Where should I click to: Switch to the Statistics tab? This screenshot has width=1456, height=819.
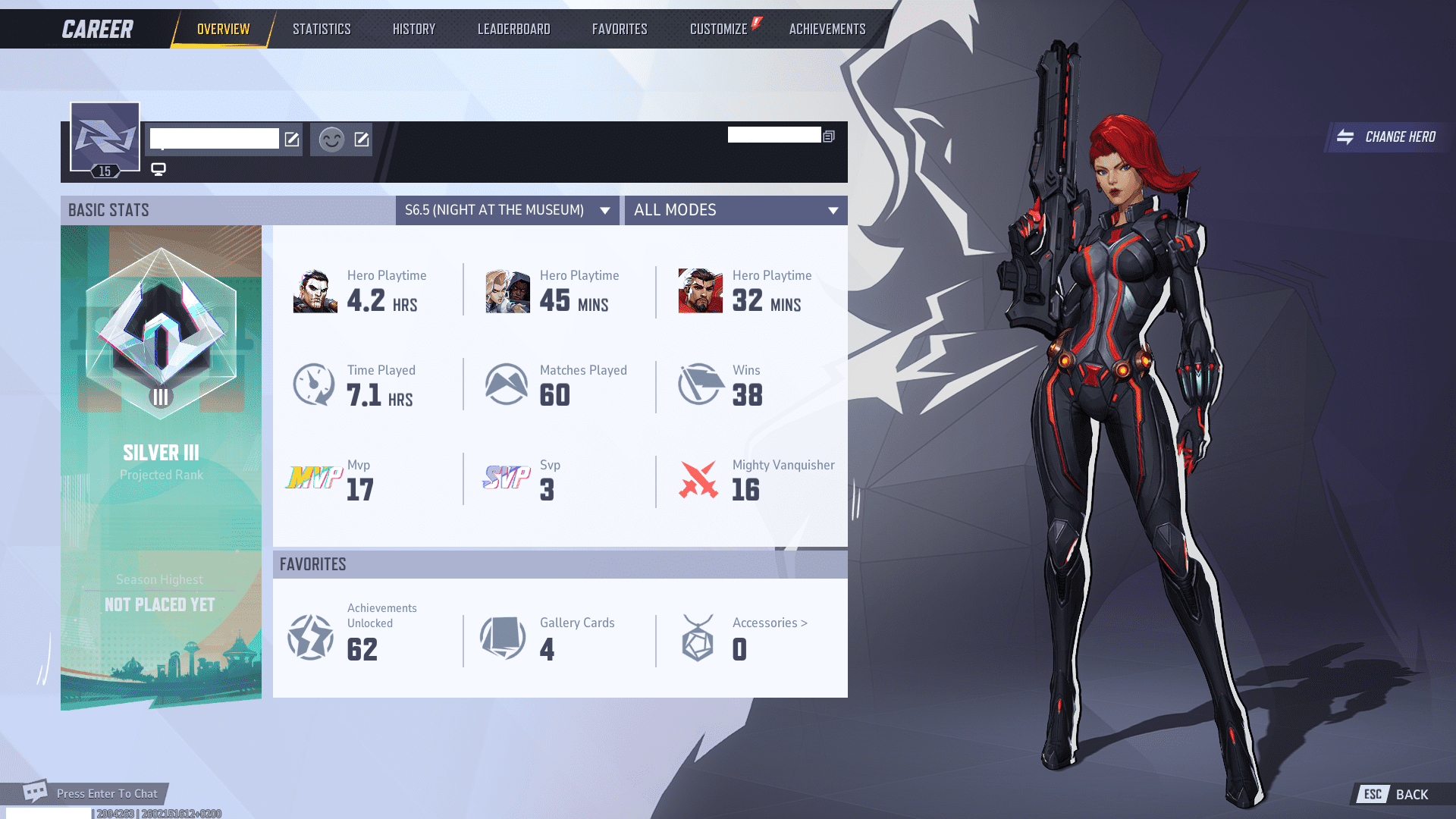click(x=322, y=29)
